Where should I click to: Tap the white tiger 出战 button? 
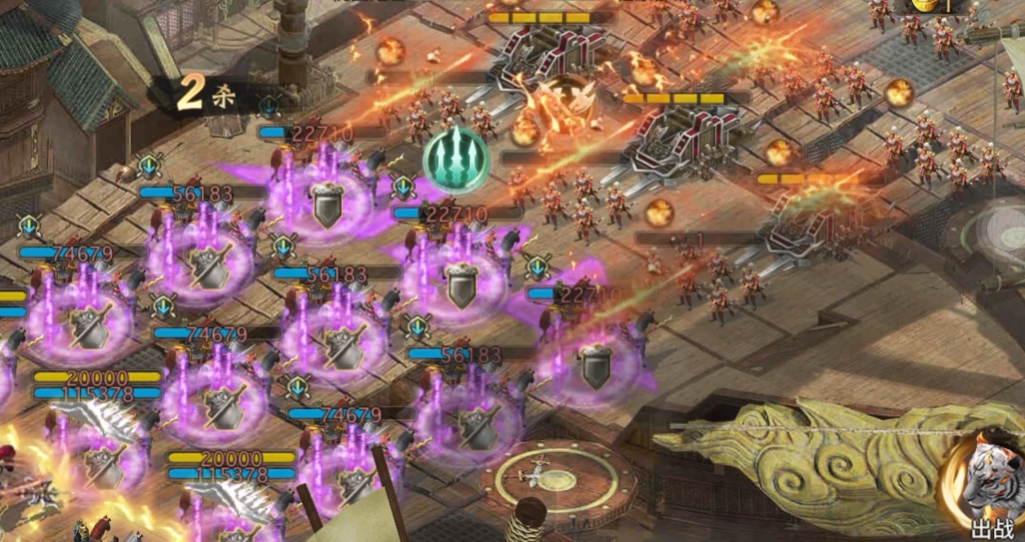click(x=985, y=487)
